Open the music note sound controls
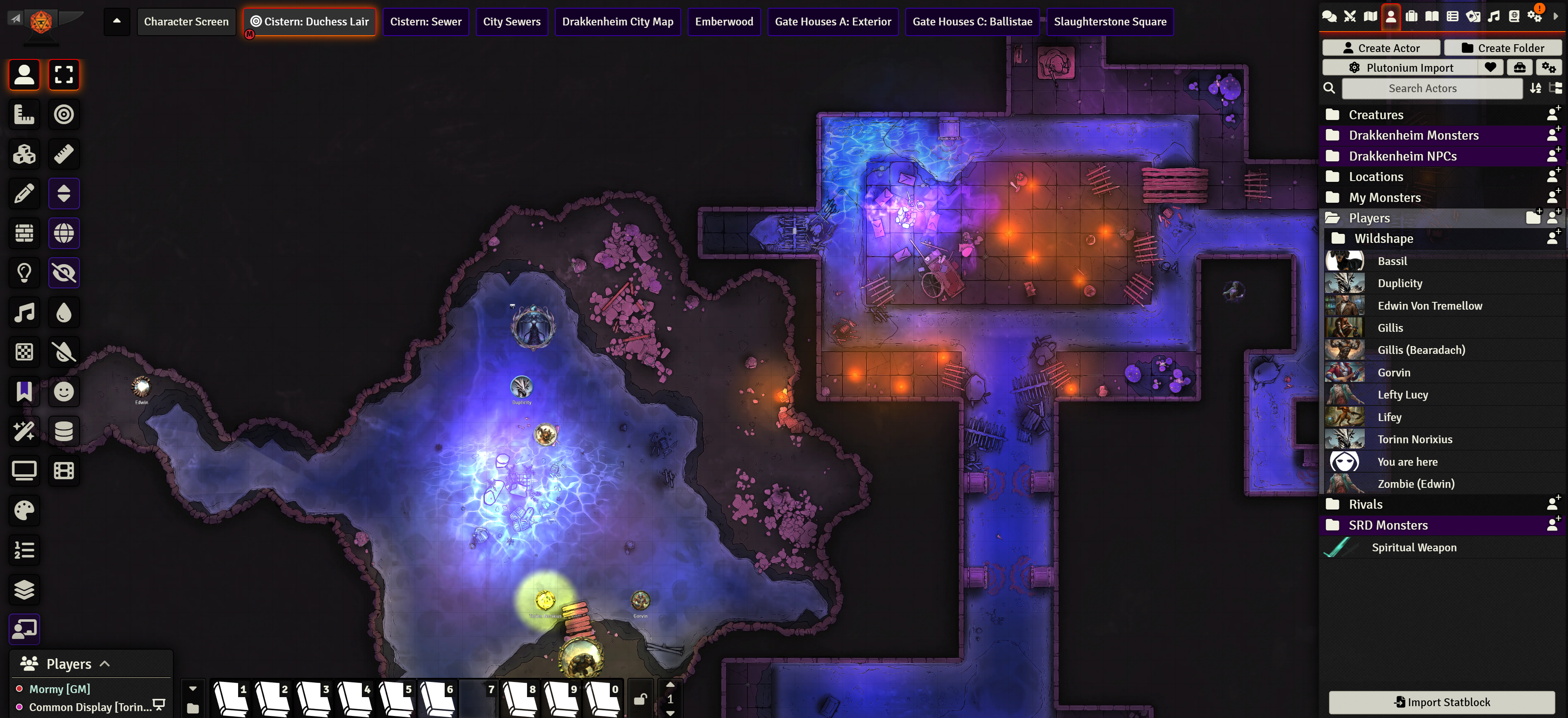Screen dimensions: 1568x718 tap(24, 313)
